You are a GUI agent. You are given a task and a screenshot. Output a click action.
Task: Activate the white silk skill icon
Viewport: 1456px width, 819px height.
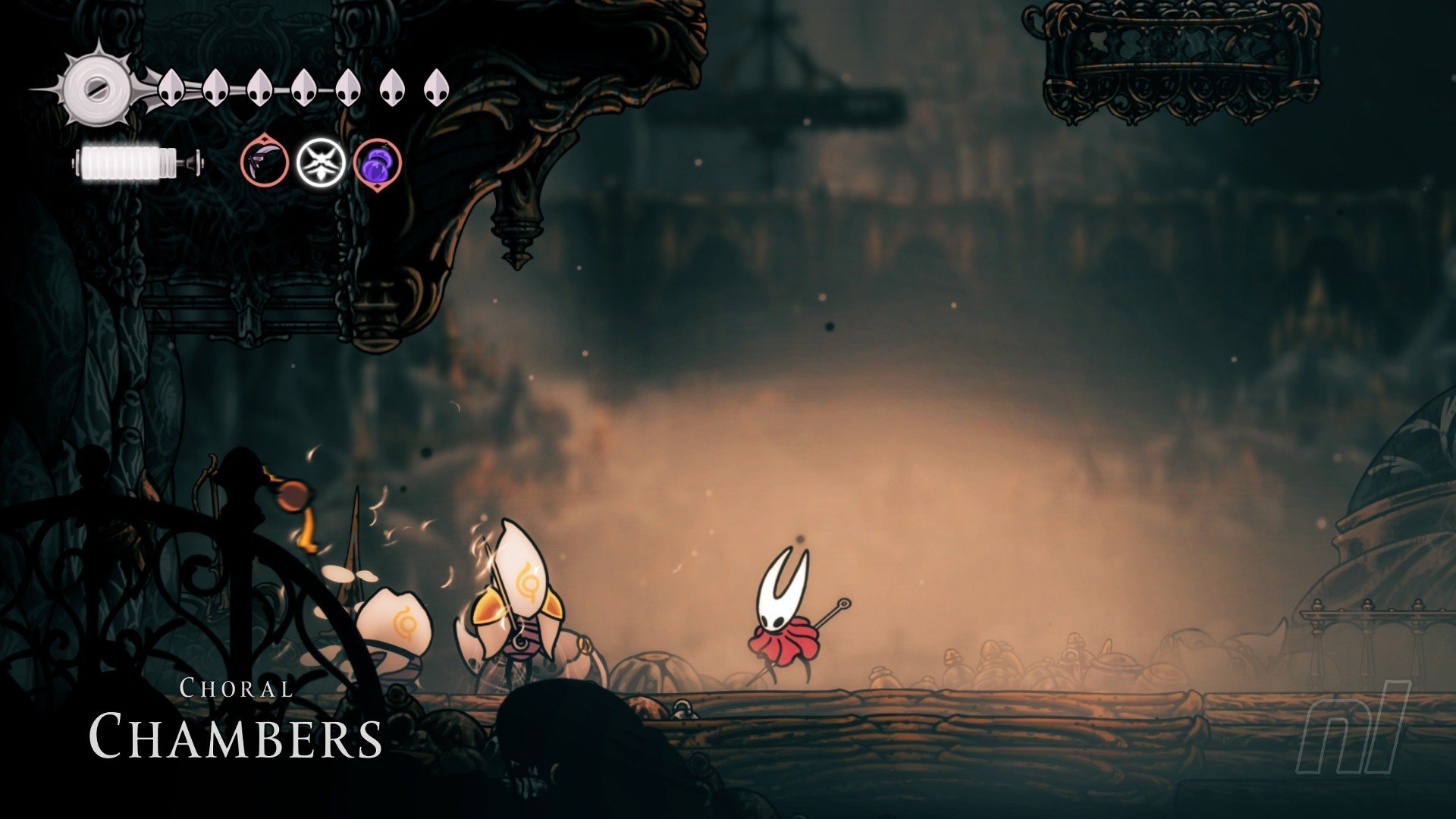(321, 162)
